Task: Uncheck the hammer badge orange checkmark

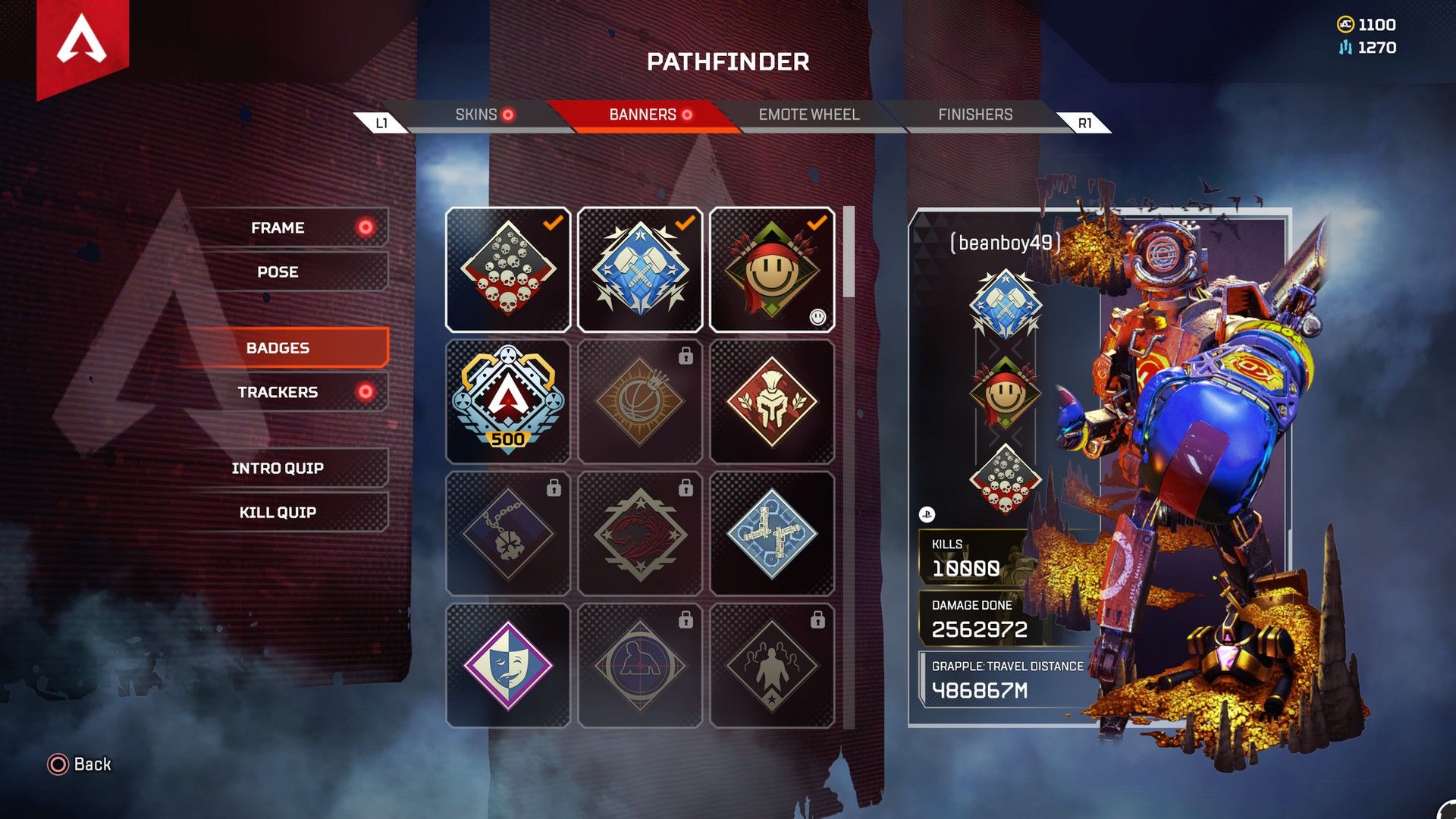Action: [685, 221]
